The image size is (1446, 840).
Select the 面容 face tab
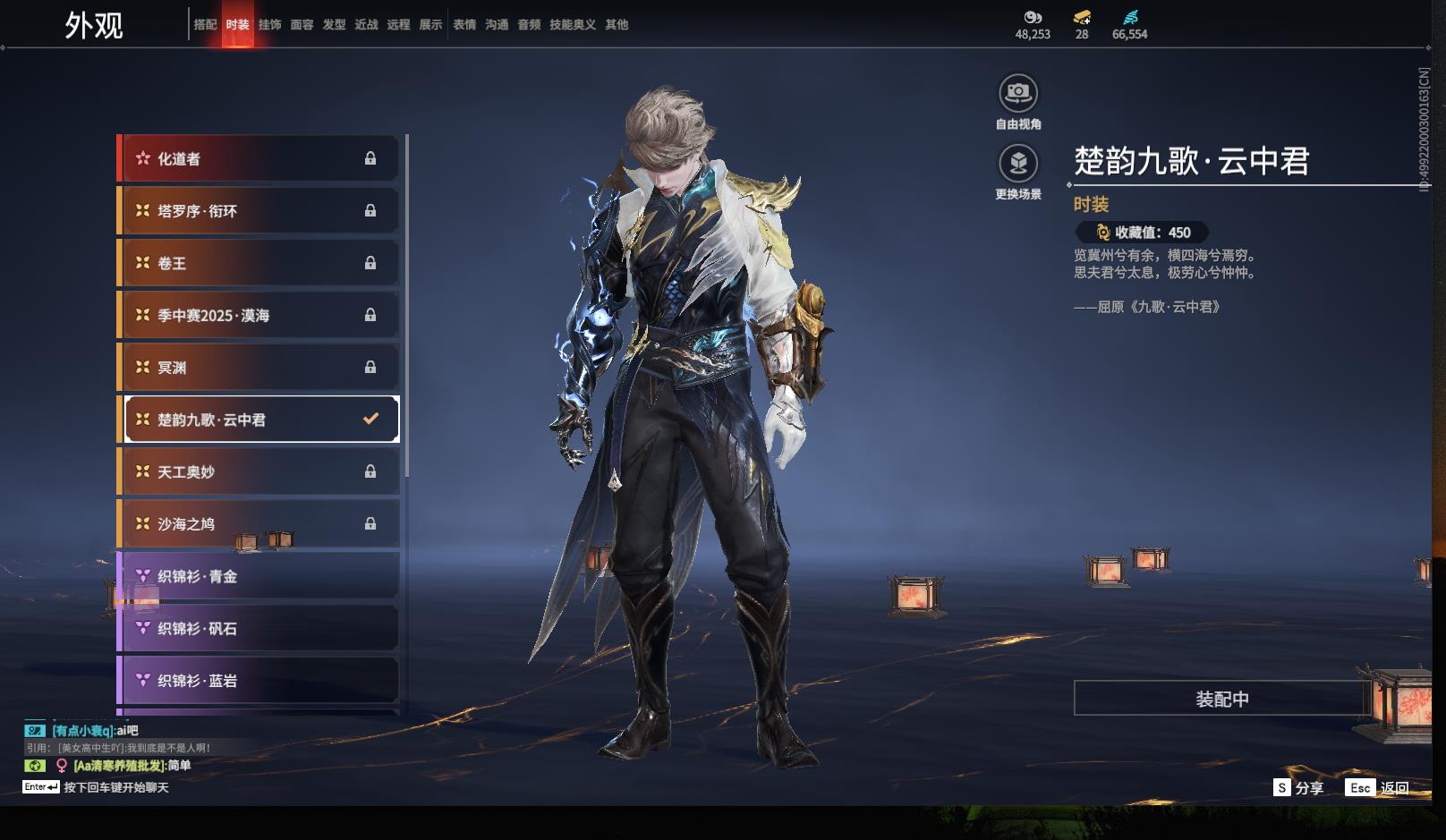tap(302, 25)
